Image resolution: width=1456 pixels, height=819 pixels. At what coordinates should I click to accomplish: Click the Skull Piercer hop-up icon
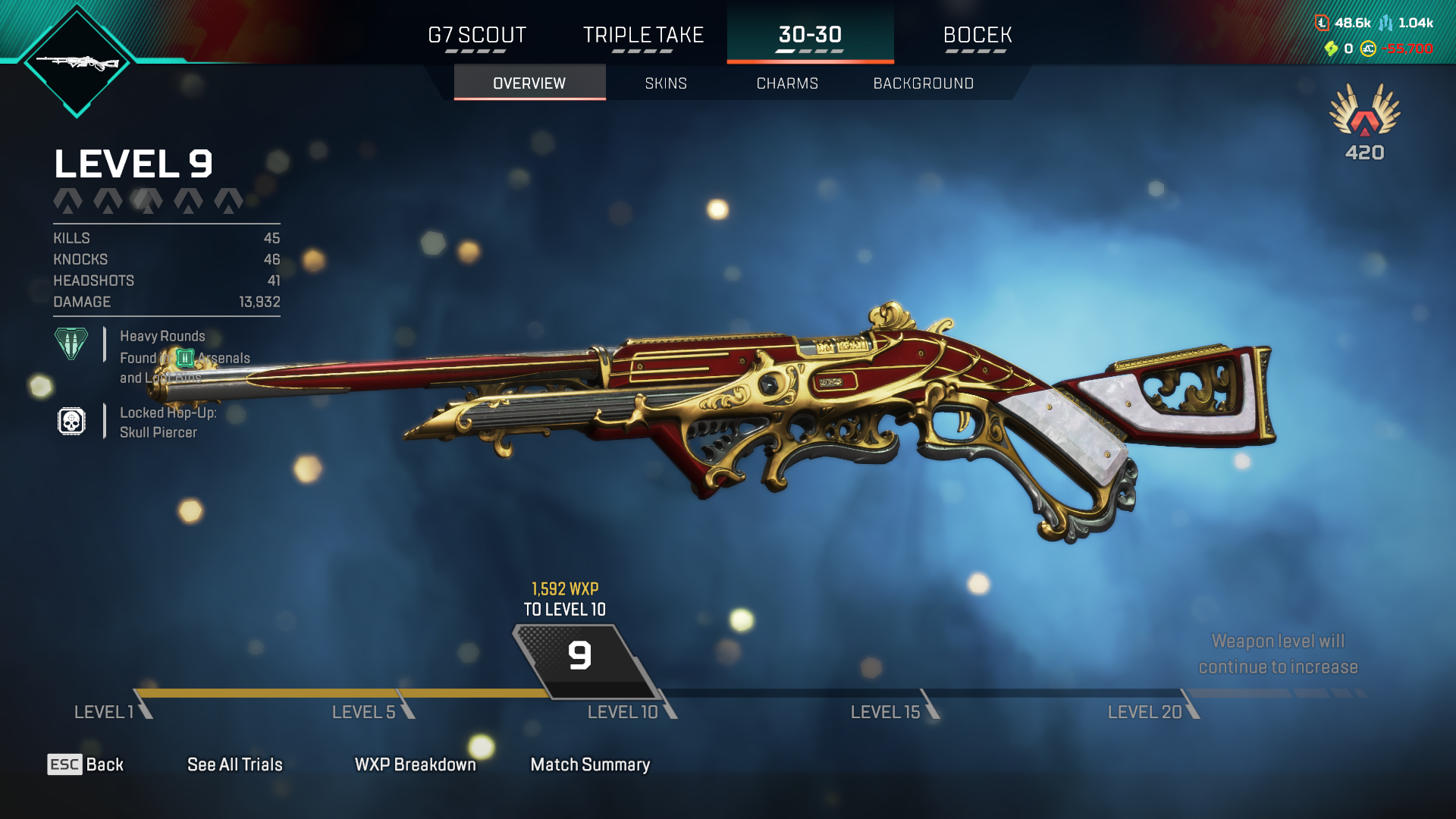tap(71, 422)
